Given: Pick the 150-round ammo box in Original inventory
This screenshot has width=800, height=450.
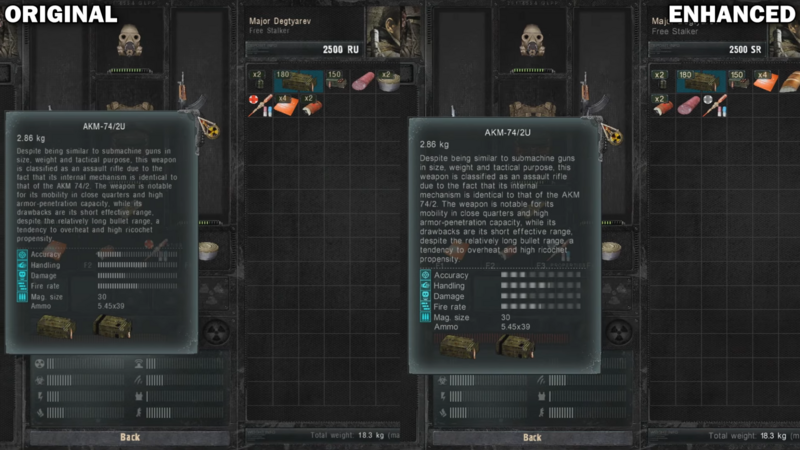Looking at the screenshot, I should point(335,80).
